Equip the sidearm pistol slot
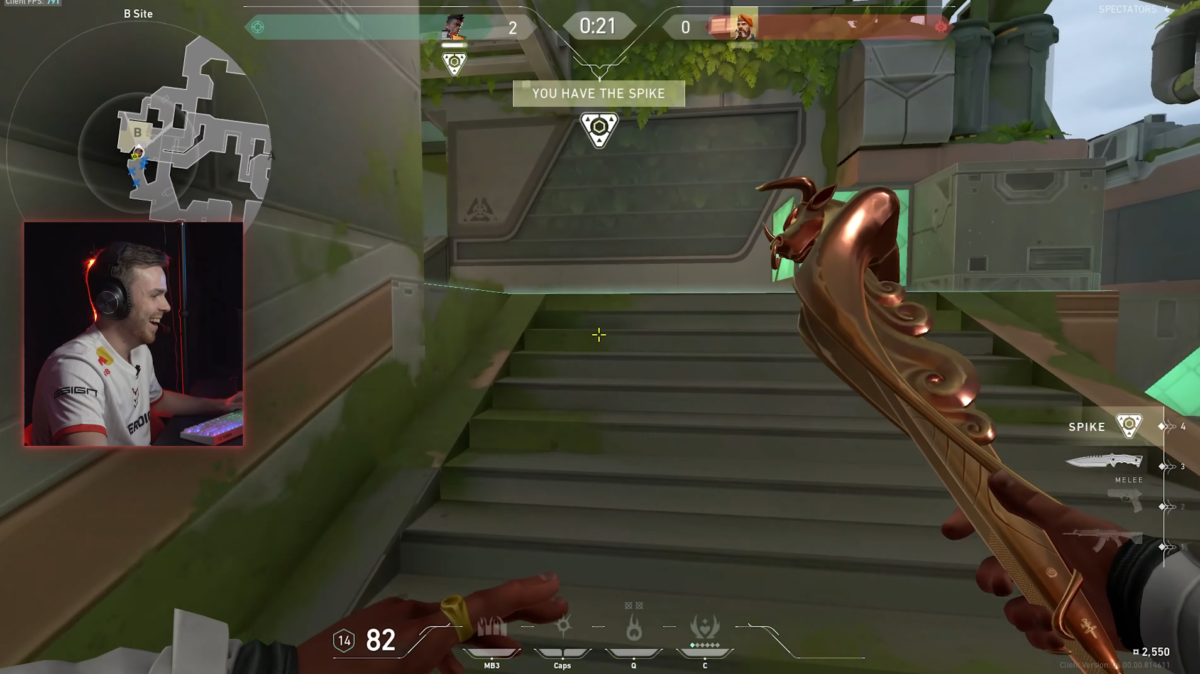 point(1126,500)
